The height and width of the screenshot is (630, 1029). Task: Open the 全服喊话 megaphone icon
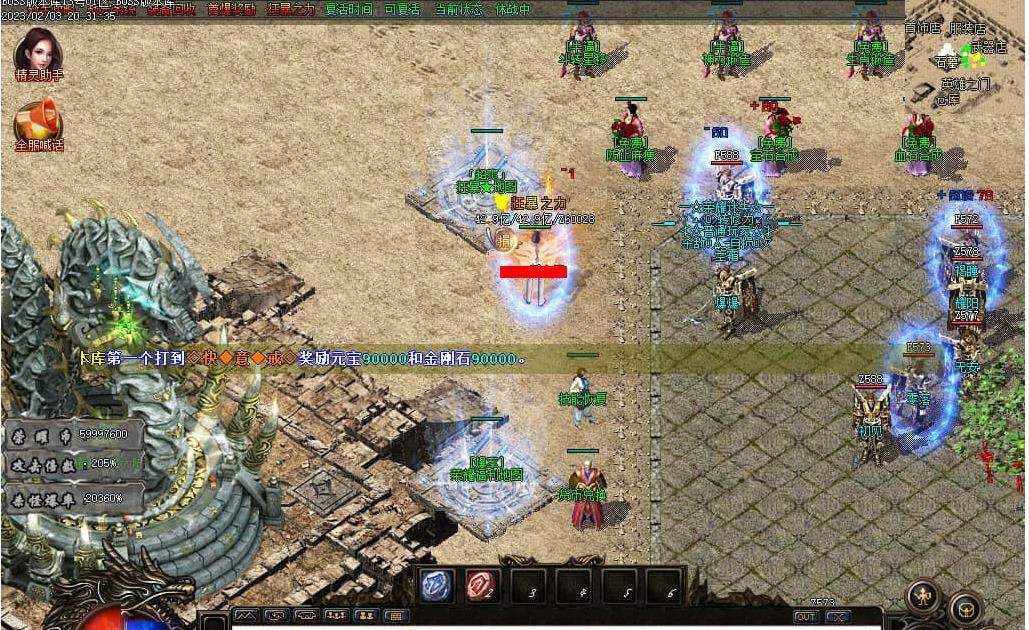pyautogui.click(x=38, y=122)
